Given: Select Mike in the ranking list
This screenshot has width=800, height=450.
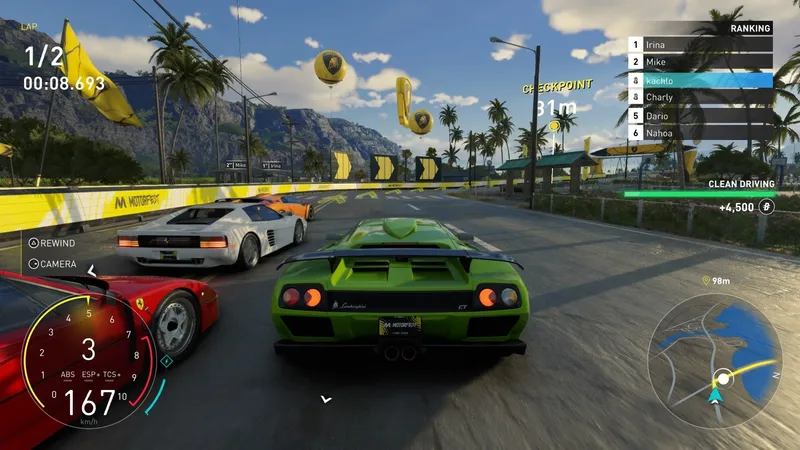Looking at the screenshot, I should click(700, 62).
